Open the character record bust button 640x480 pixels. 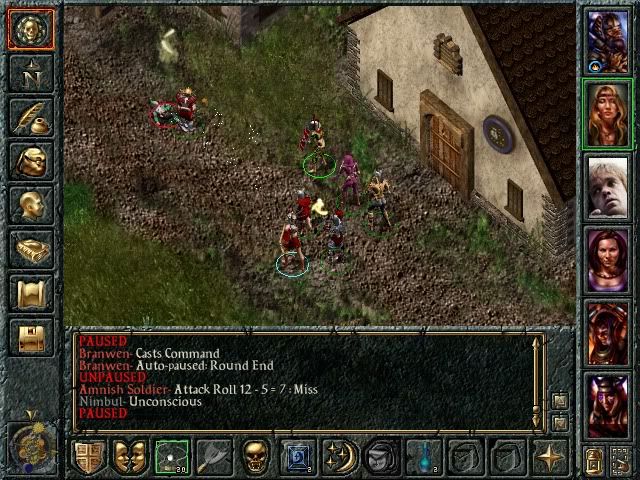[x=30, y=206]
